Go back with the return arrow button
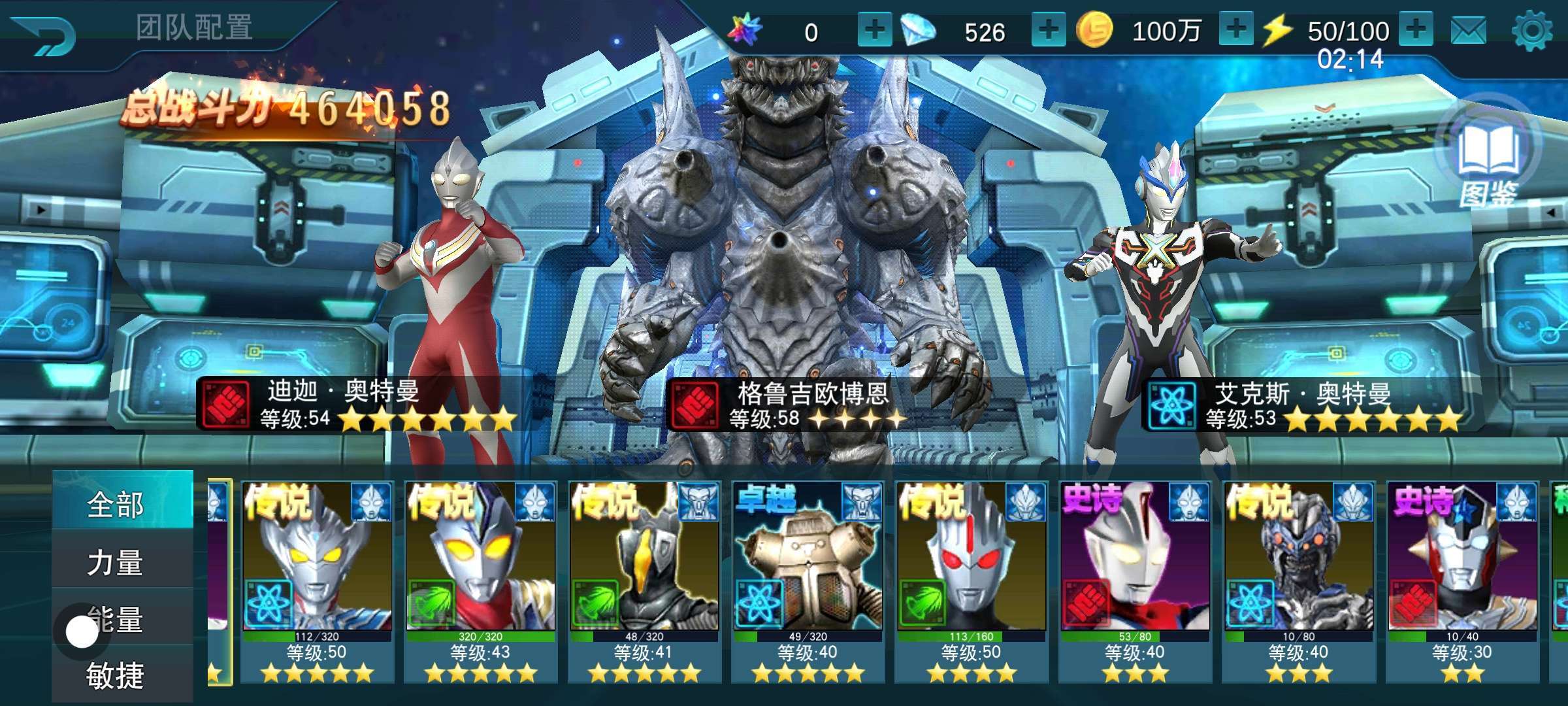 pyautogui.click(x=44, y=34)
